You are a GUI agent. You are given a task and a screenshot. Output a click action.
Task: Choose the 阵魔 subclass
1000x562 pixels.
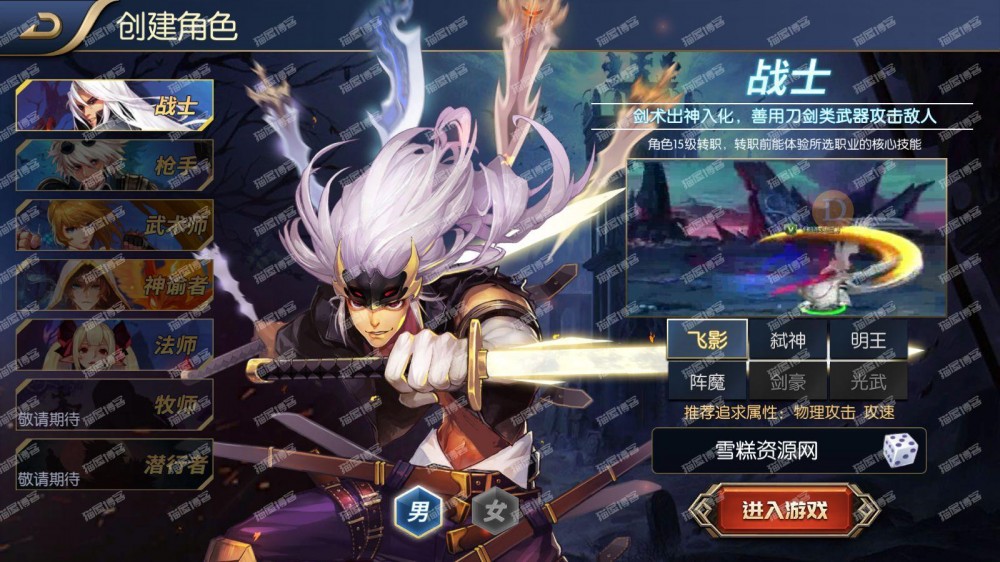pos(707,380)
